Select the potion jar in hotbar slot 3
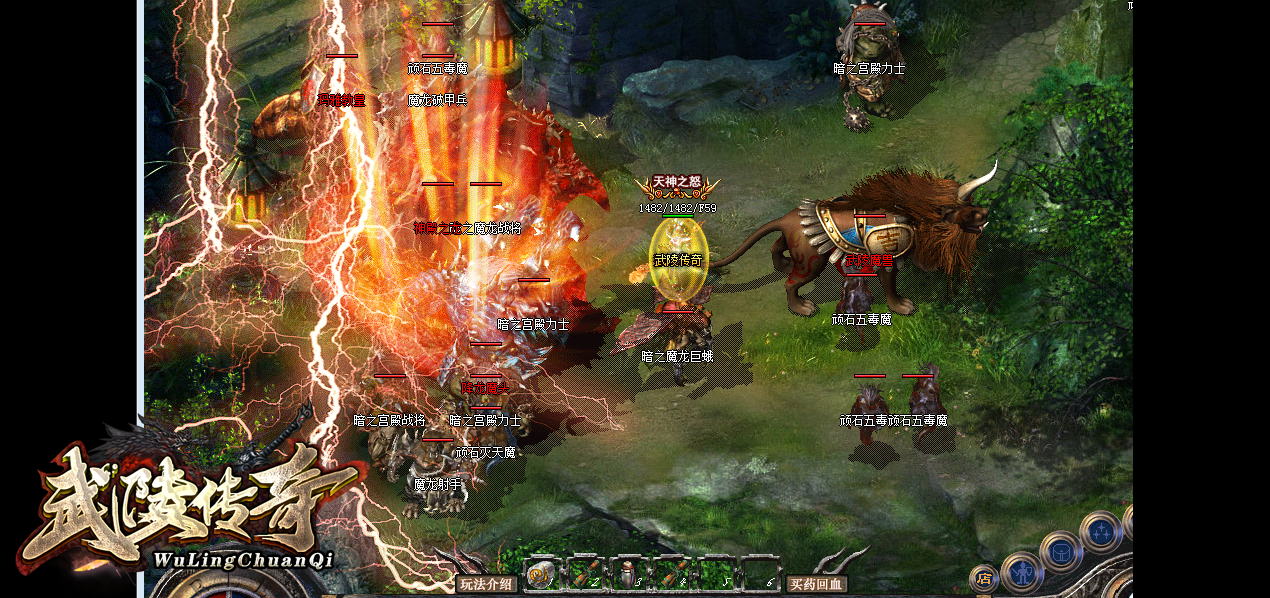1270x598 pixels. (628, 575)
